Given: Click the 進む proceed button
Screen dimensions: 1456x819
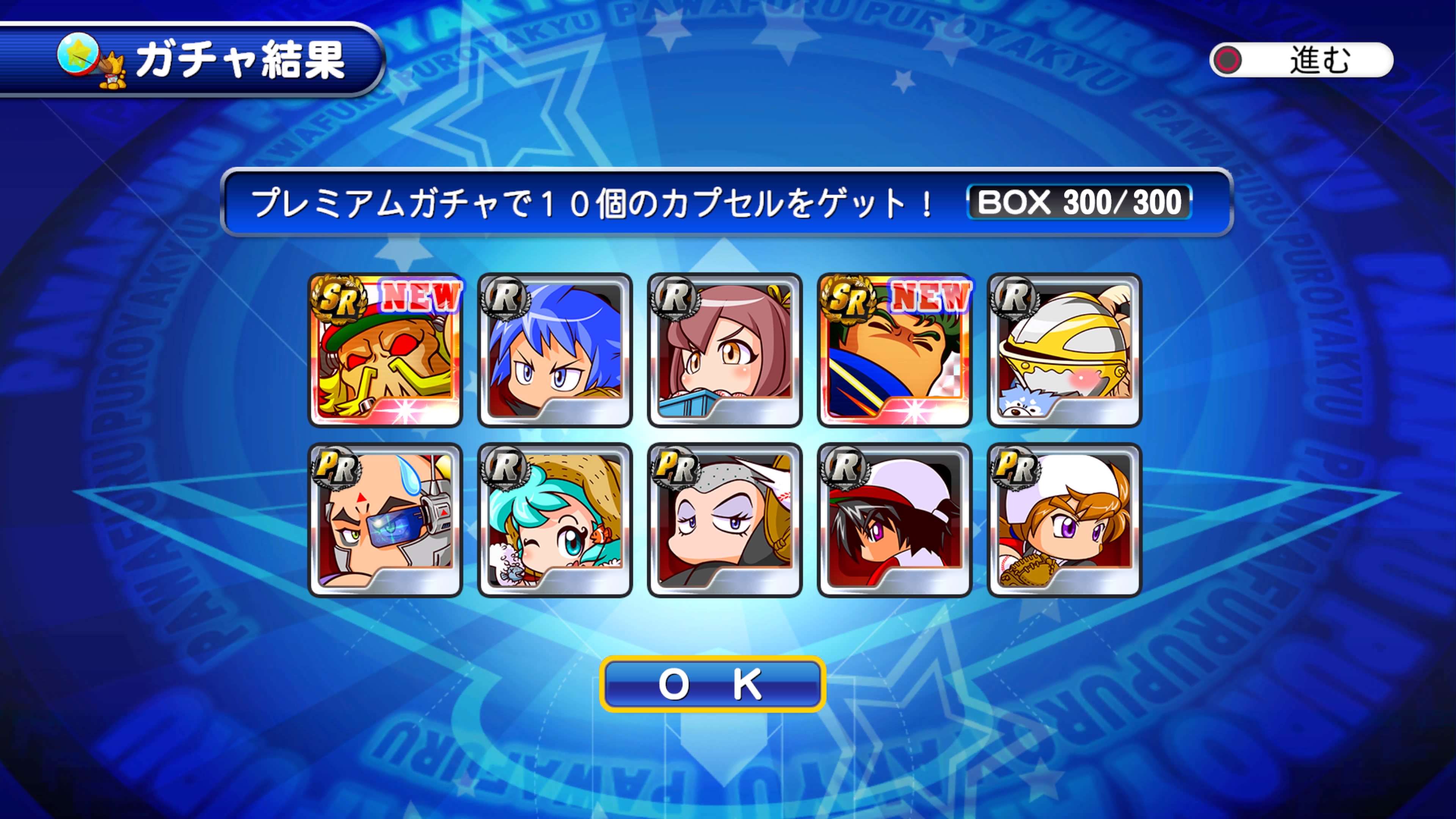Looking at the screenshot, I should [x=1301, y=60].
